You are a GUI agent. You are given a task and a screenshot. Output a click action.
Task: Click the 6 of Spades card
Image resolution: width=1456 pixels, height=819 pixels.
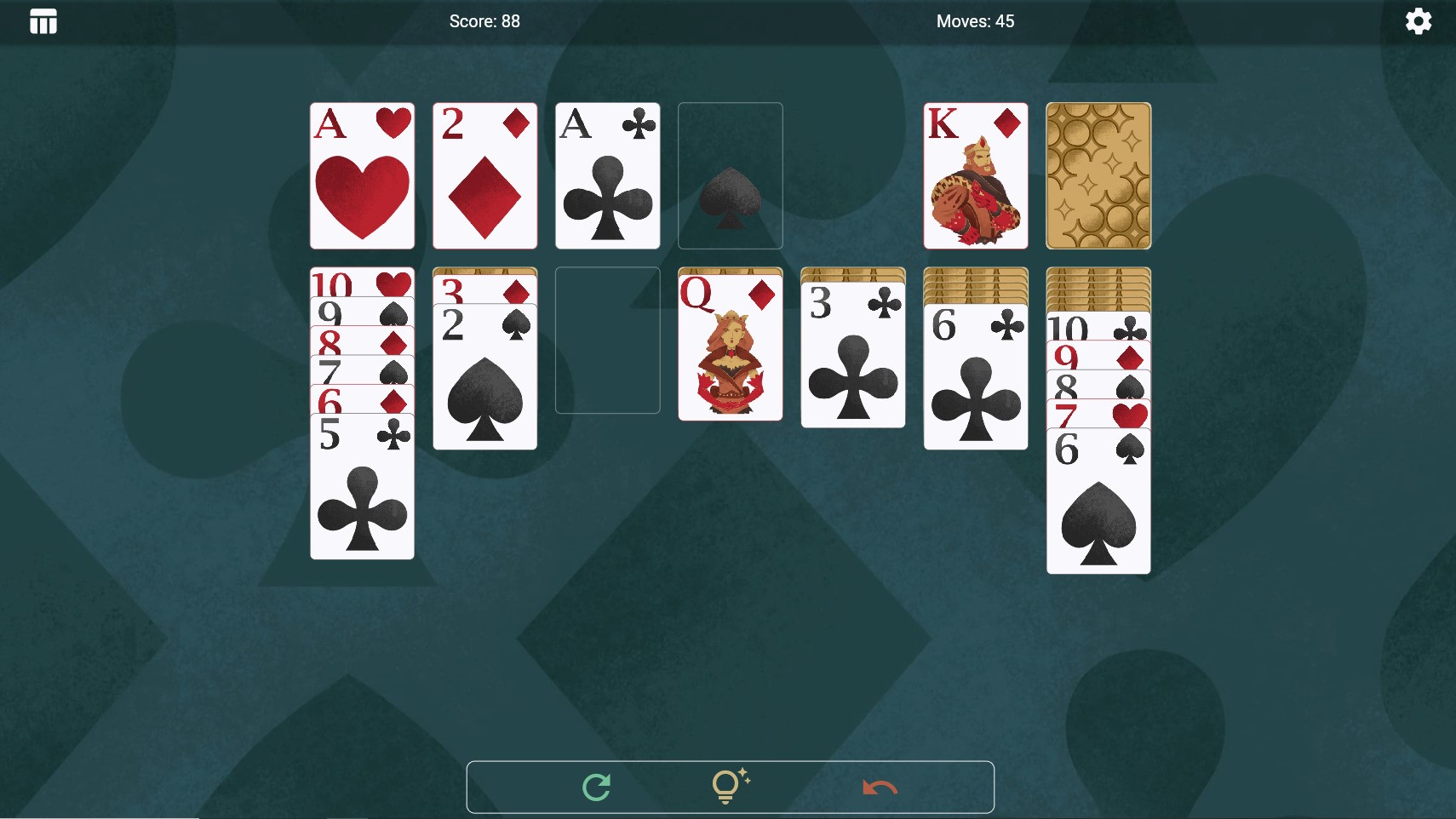click(1098, 502)
